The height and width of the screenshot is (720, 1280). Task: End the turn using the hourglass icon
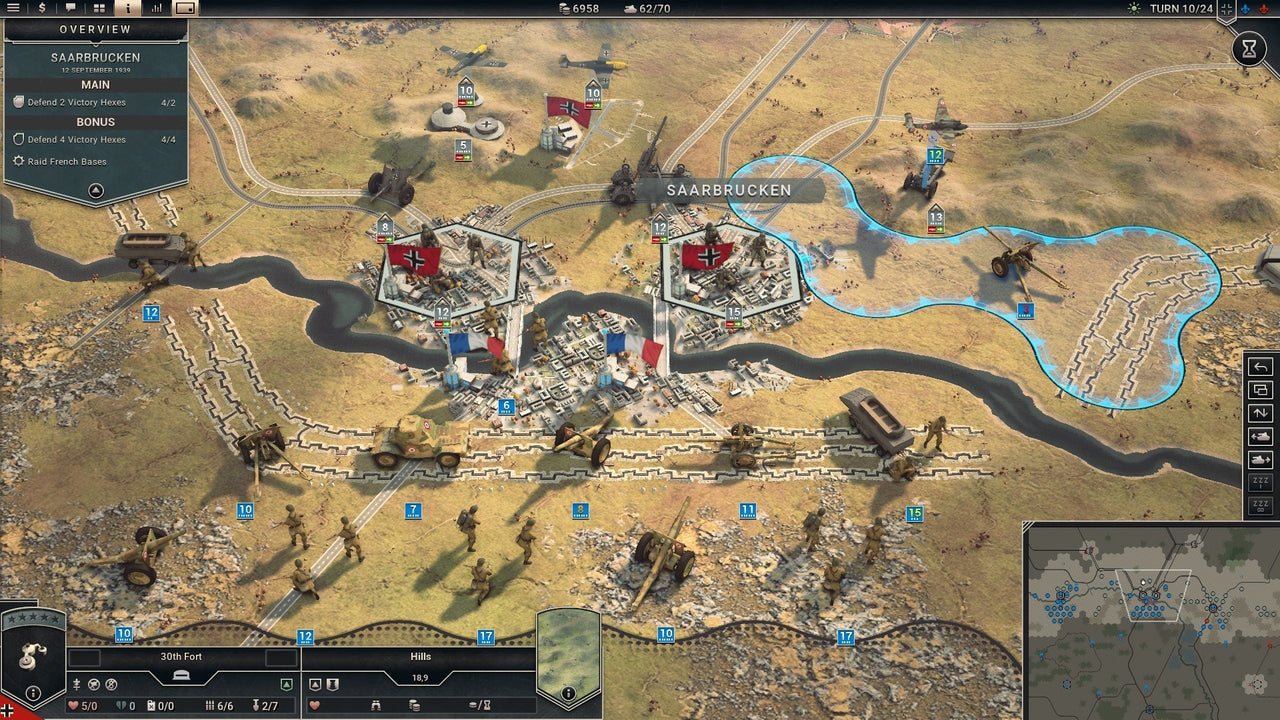click(1249, 48)
